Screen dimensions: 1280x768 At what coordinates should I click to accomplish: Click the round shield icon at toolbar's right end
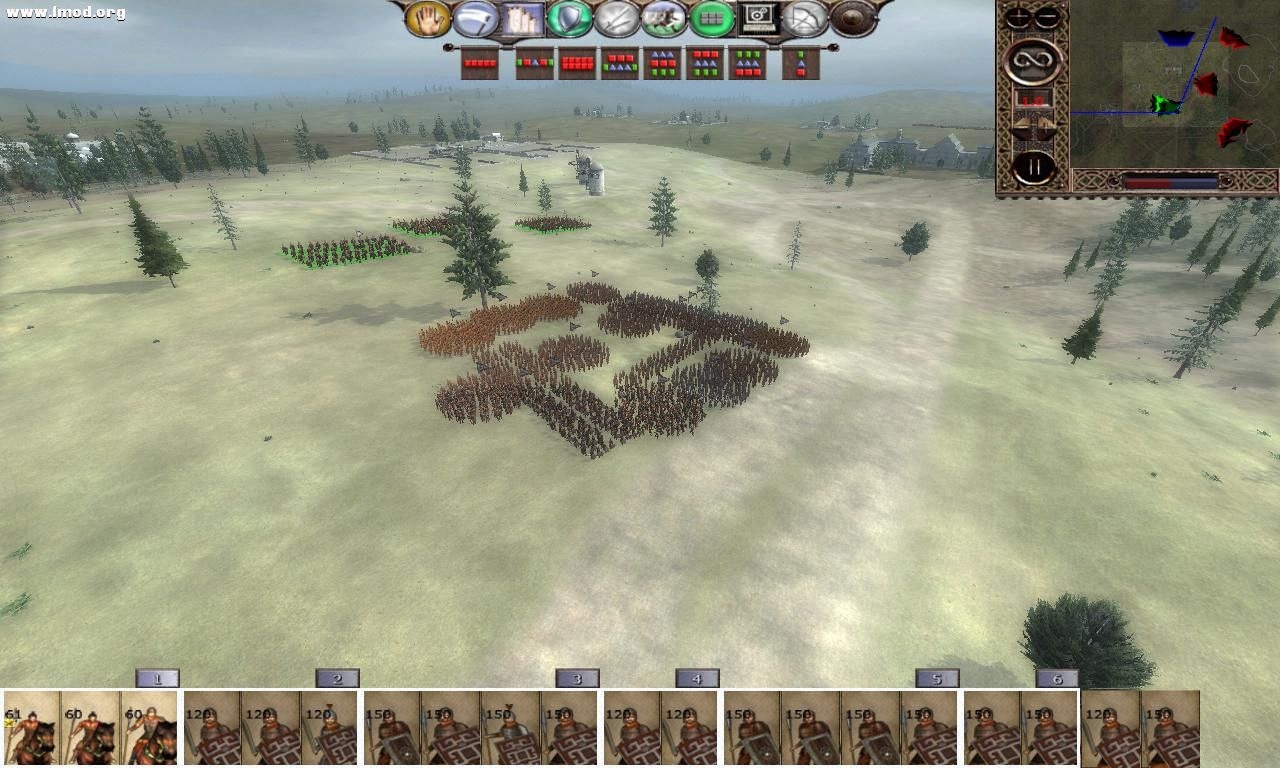pyautogui.click(x=850, y=17)
